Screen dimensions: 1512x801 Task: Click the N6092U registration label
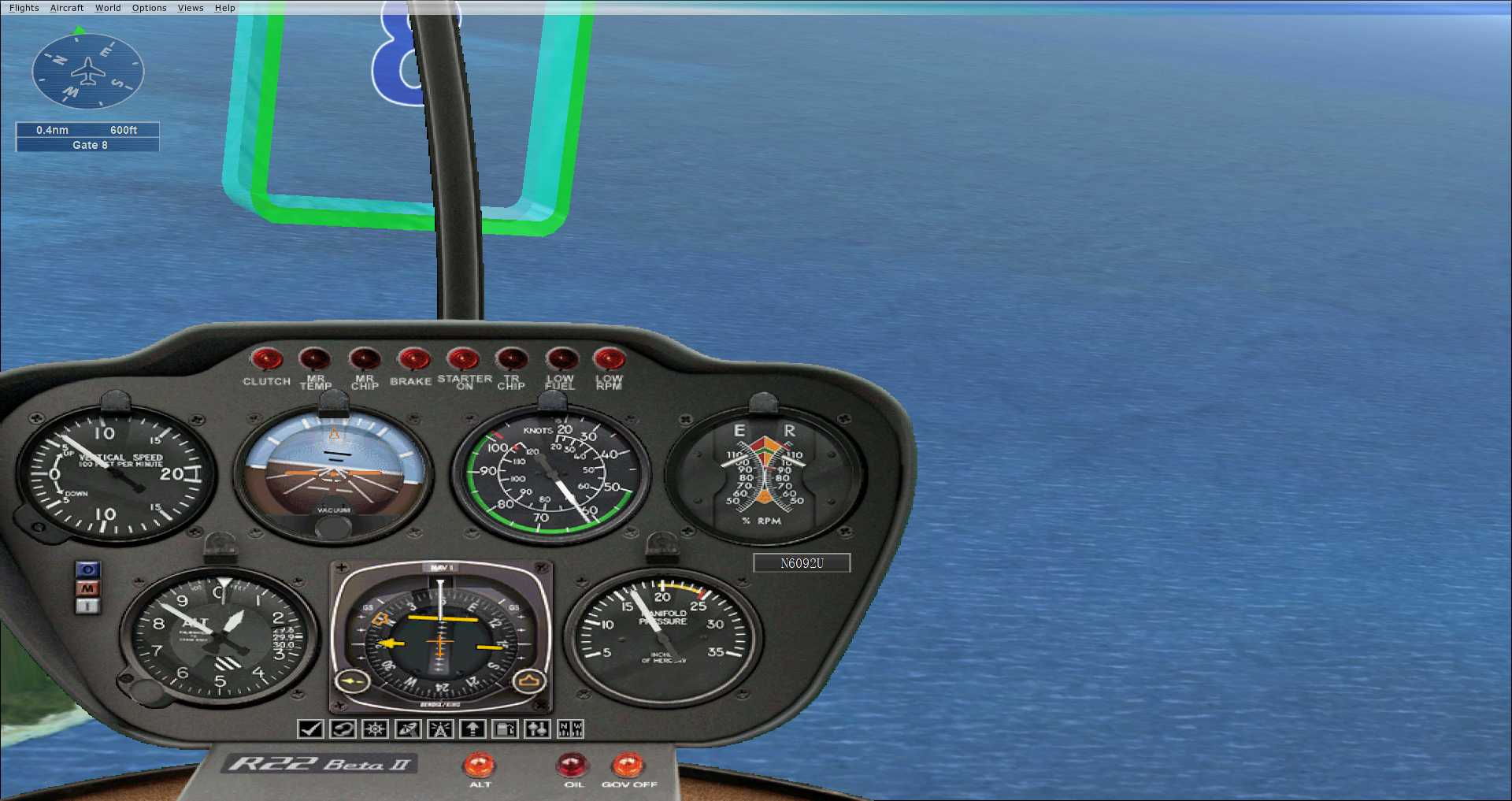[802, 563]
